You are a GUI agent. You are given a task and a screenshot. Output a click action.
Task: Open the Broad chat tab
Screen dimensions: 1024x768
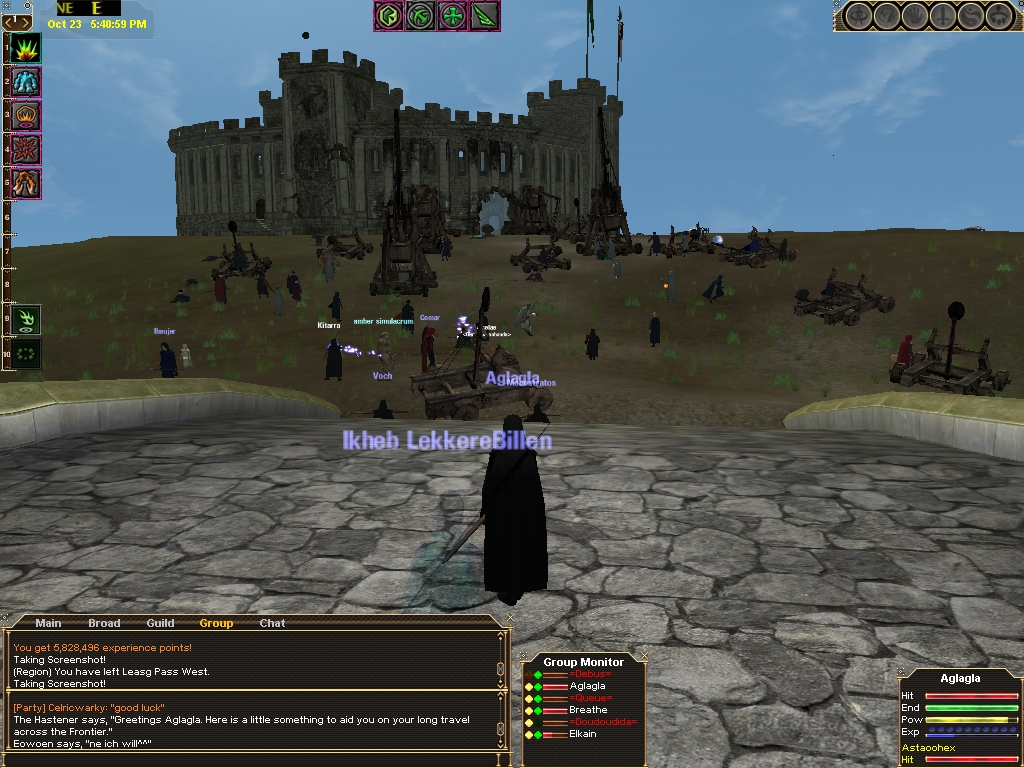point(104,623)
